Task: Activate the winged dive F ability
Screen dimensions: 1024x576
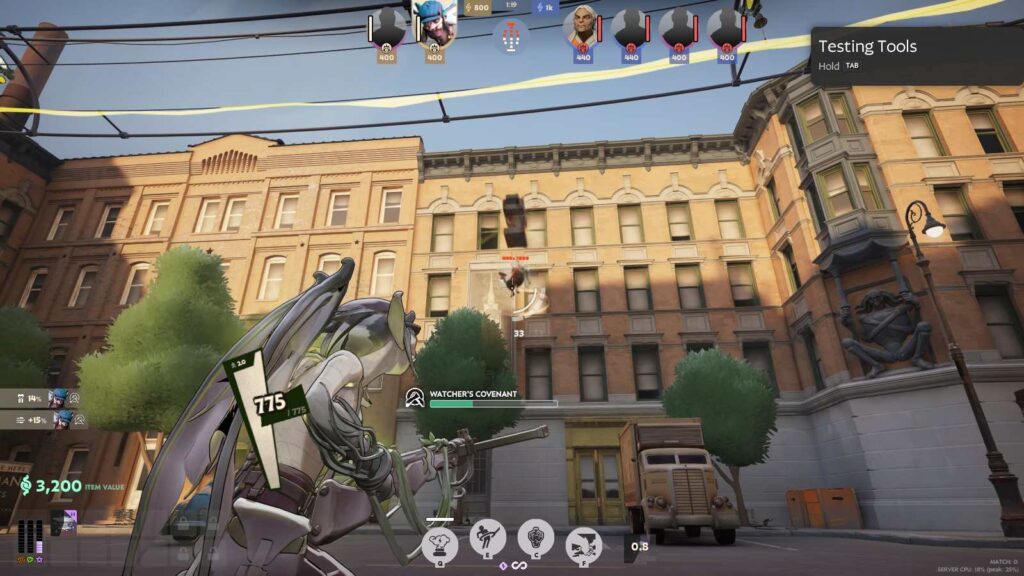Action: [583, 544]
